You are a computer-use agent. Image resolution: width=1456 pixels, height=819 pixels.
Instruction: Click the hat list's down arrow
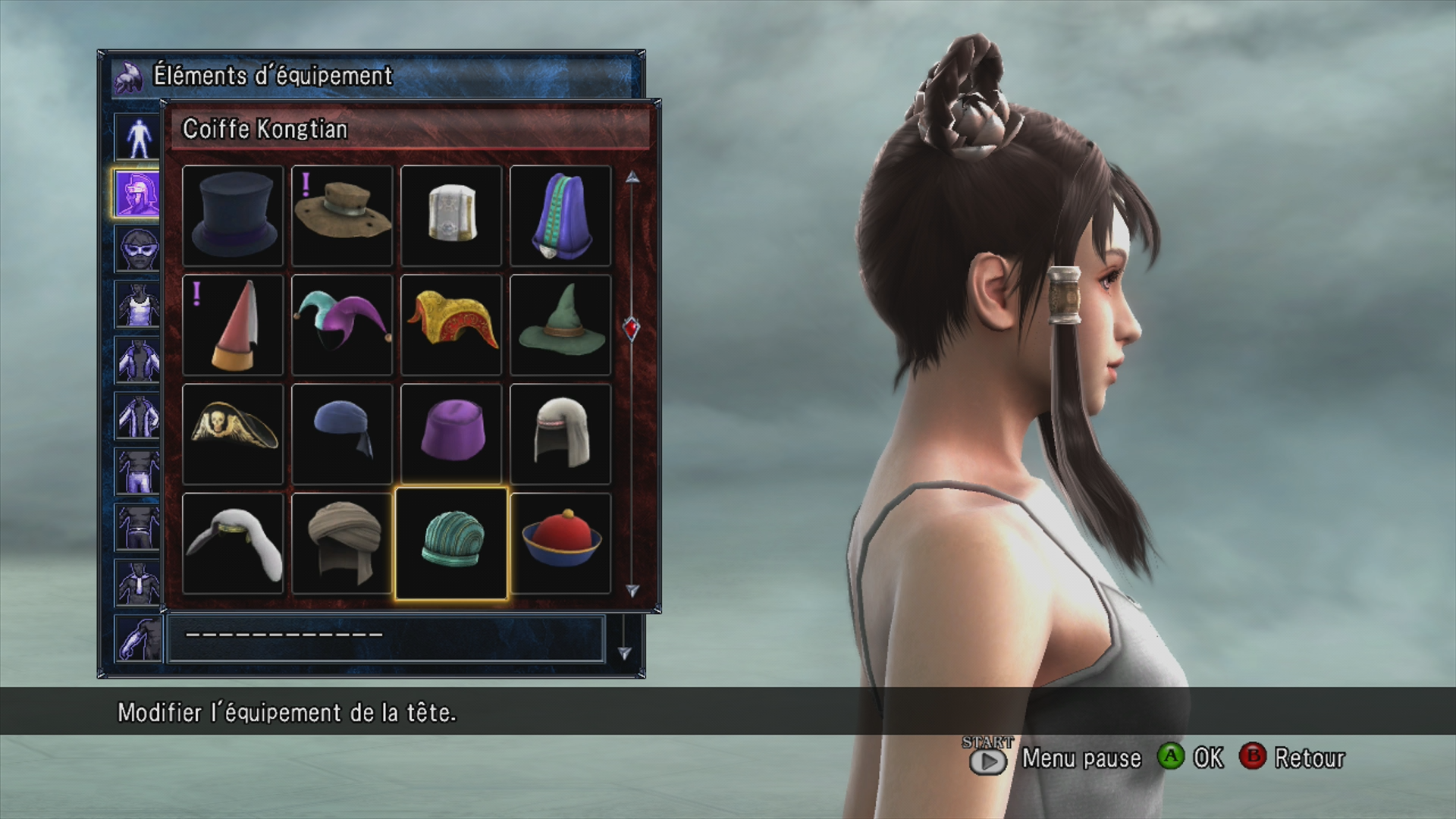pos(632,589)
